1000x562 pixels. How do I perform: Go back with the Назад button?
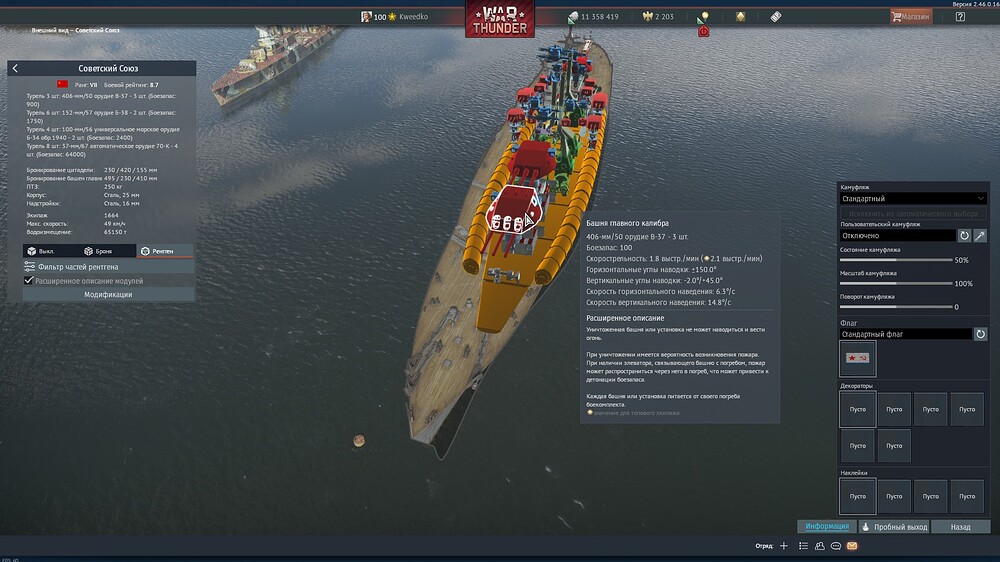pos(961,526)
